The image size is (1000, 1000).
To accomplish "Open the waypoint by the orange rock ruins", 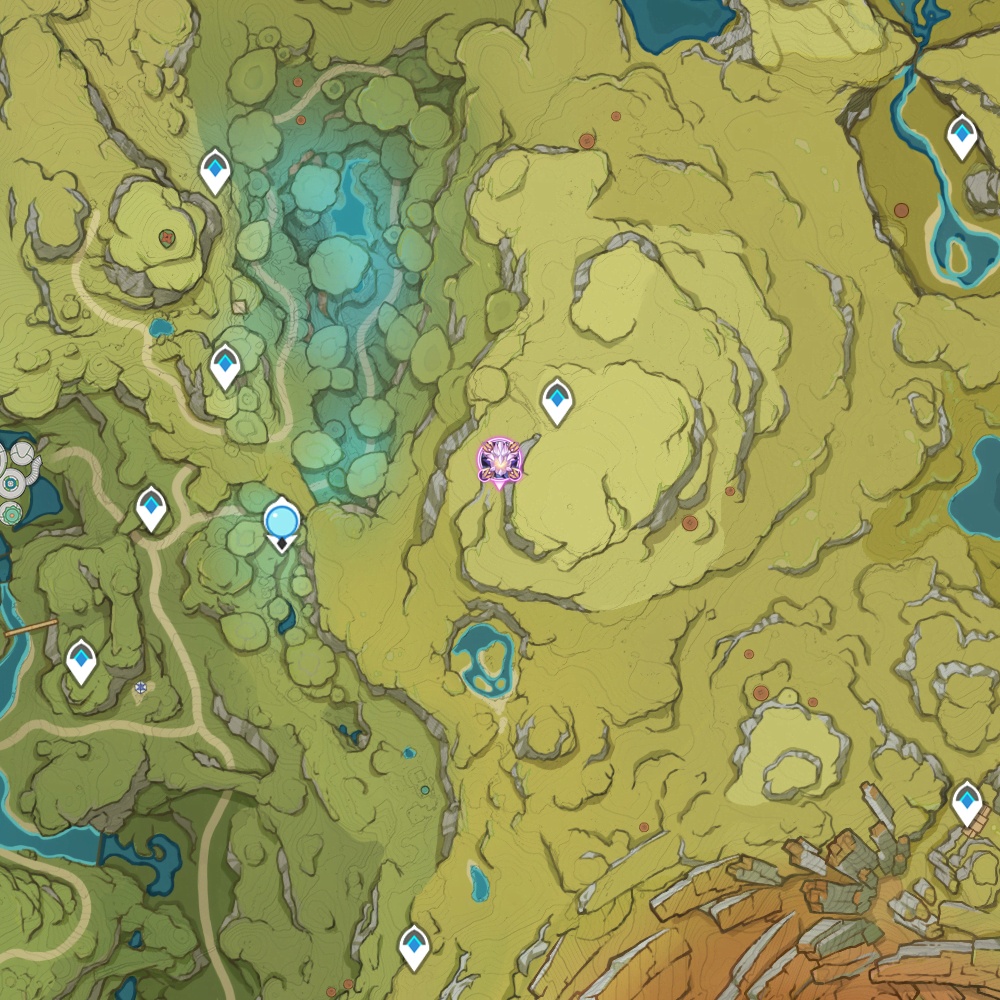I will [967, 802].
